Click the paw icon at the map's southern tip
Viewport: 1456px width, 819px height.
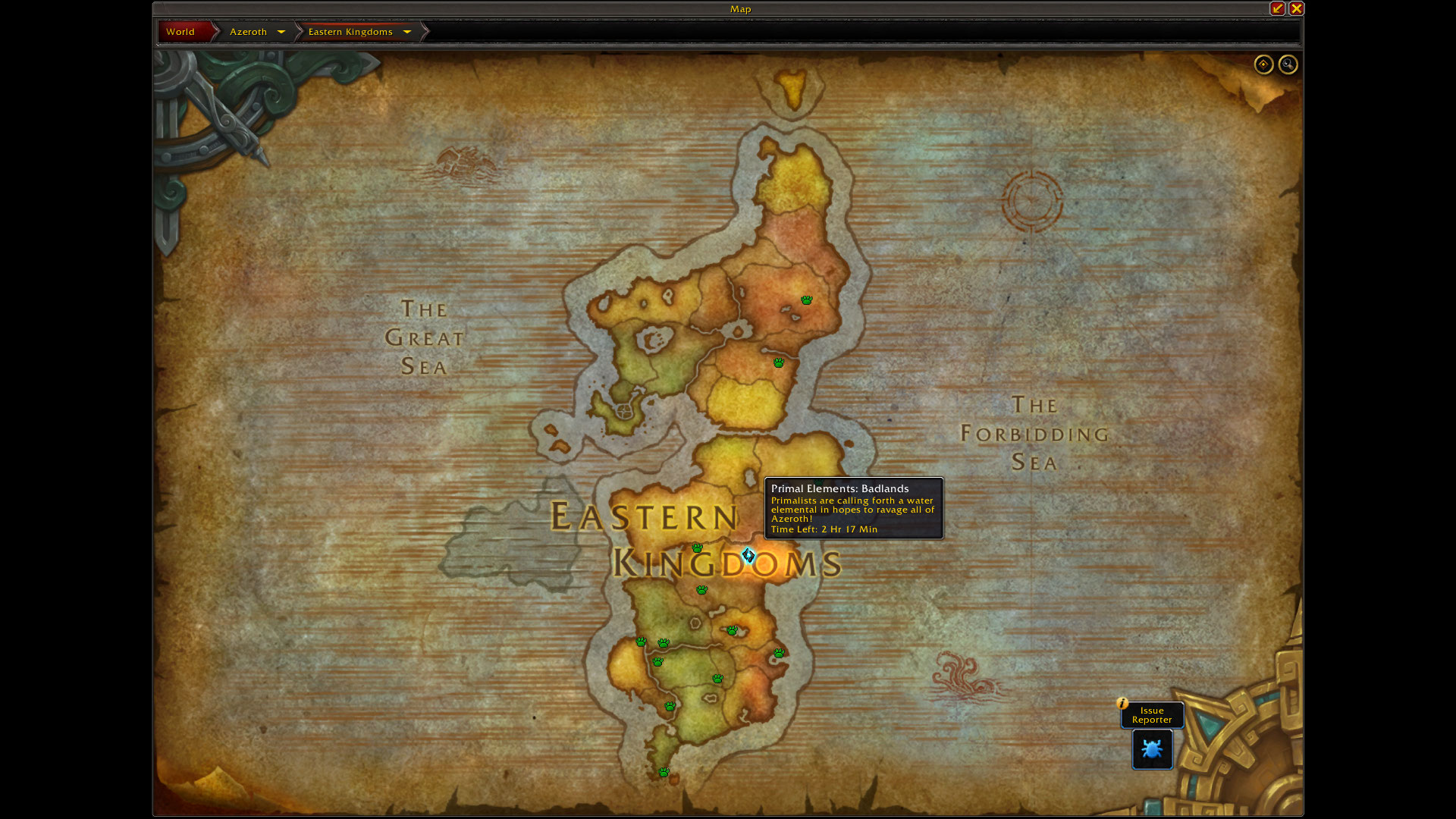click(x=664, y=771)
